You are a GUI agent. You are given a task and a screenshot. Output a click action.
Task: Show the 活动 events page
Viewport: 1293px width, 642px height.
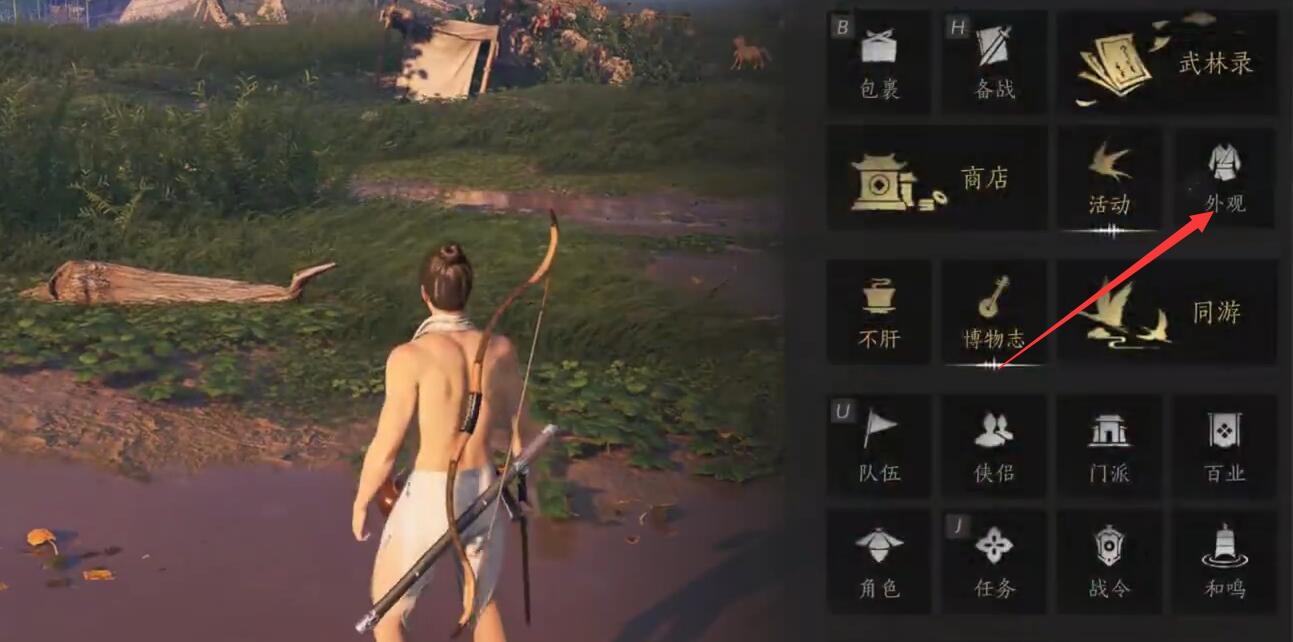pyautogui.click(x=1109, y=179)
